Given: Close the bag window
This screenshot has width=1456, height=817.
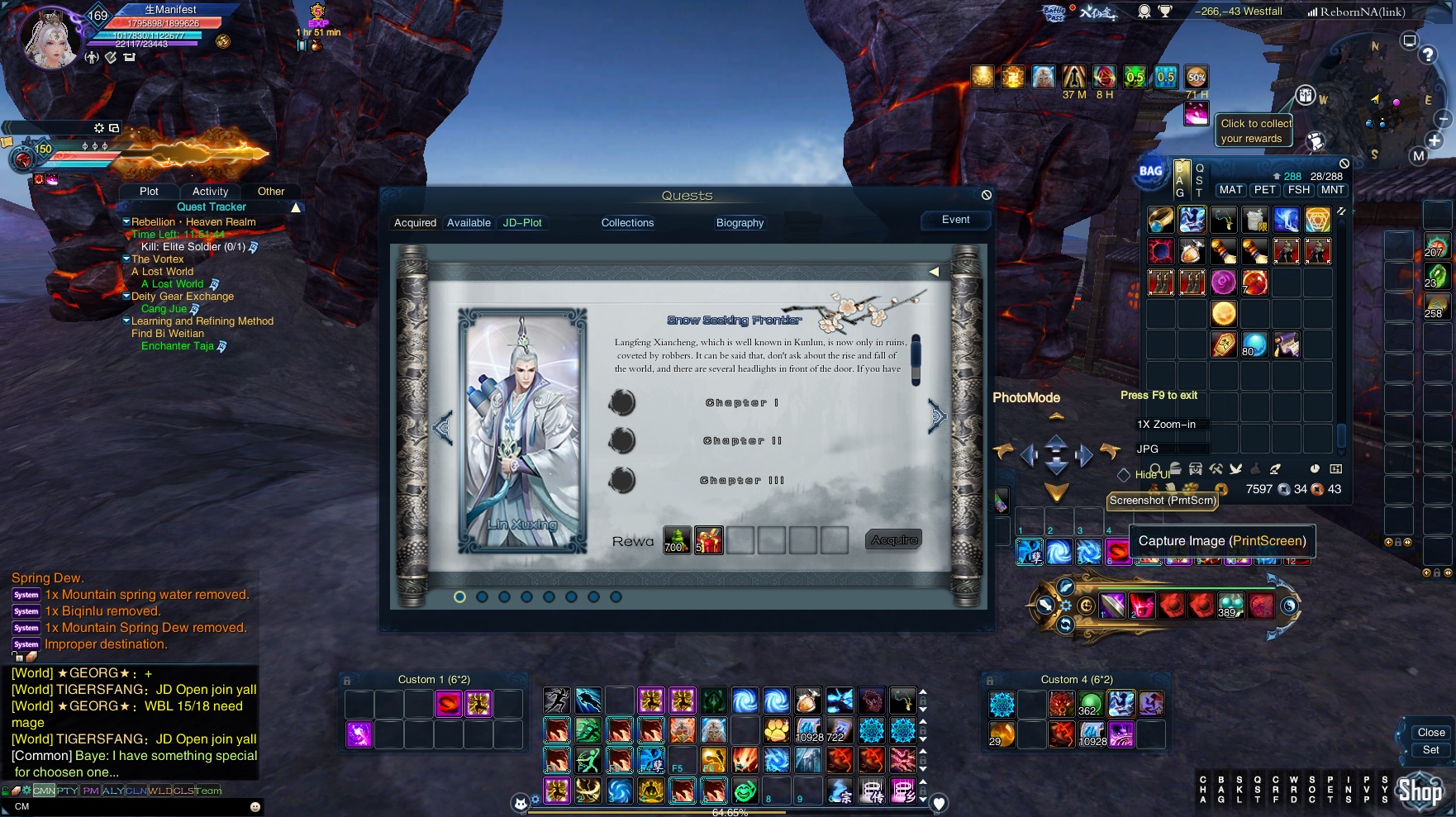Looking at the screenshot, I should point(1344,164).
